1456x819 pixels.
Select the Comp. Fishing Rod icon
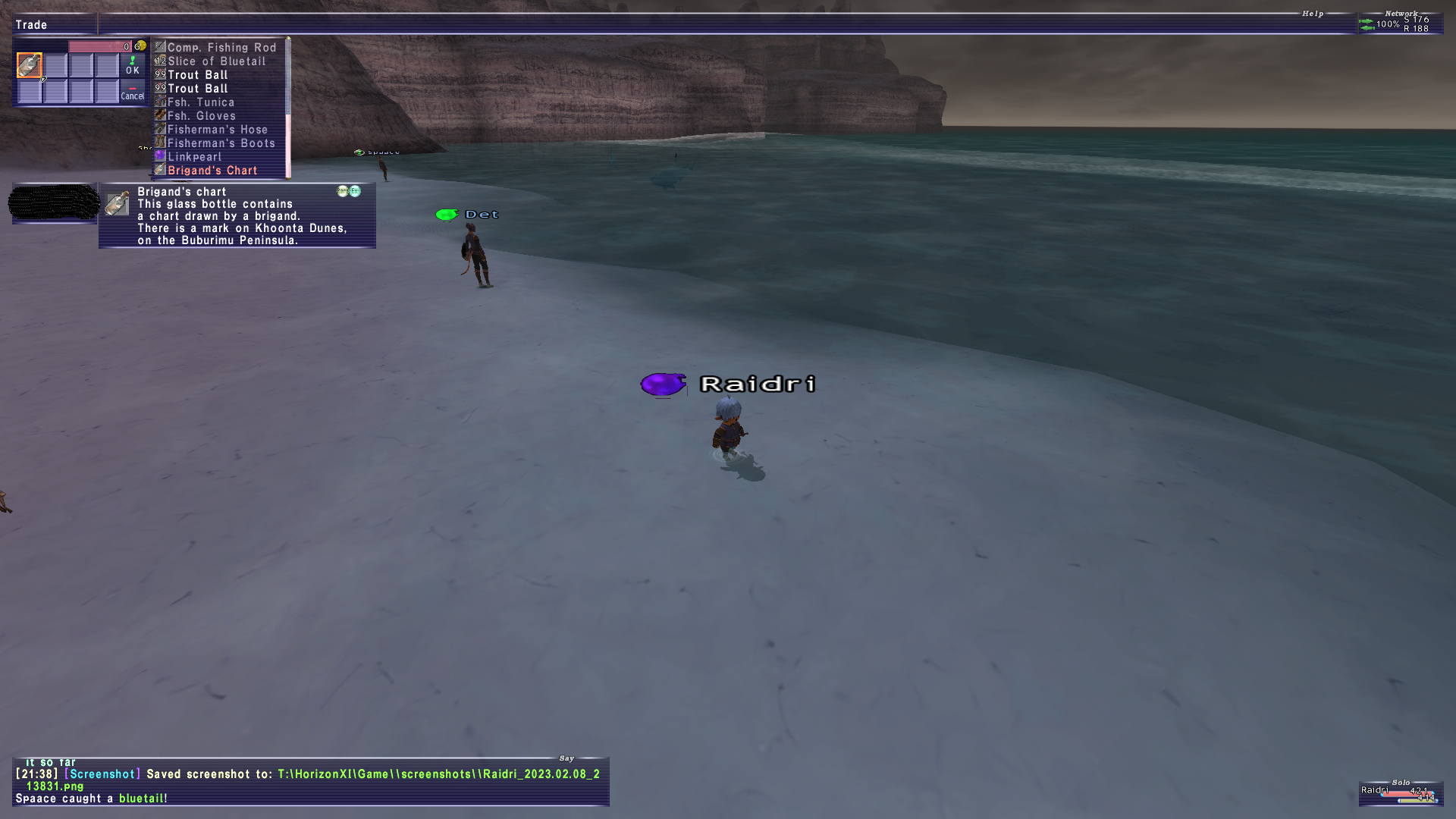(x=159, y=47)
